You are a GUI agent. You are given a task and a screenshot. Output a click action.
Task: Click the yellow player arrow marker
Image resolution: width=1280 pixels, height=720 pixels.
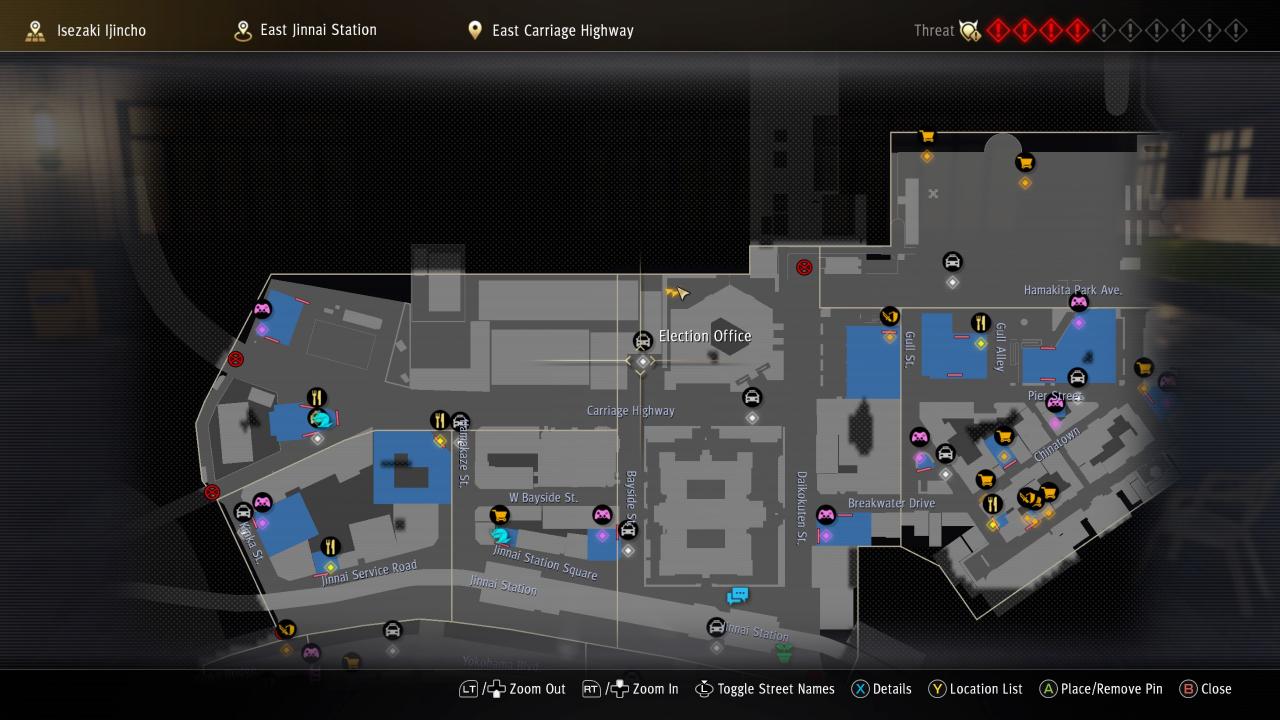pos(677,293)
